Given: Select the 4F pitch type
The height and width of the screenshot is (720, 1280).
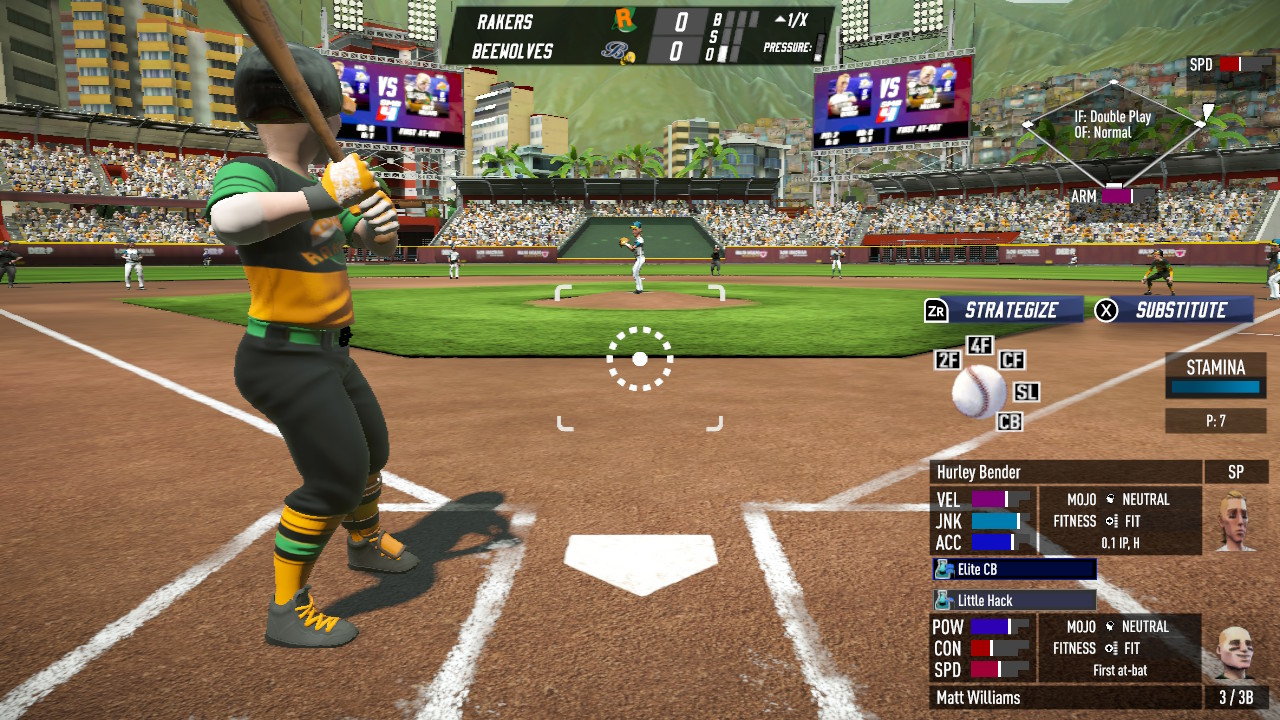Looking at the screenshot, I should point(980,346).
